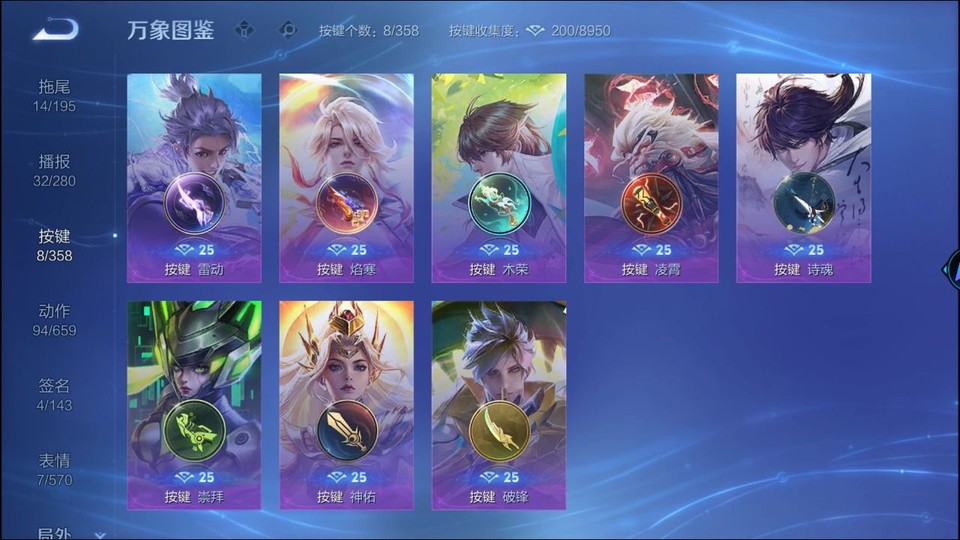
Task: Click the cube icon beside 万象图鉴 title
Action: pos(244,30)
